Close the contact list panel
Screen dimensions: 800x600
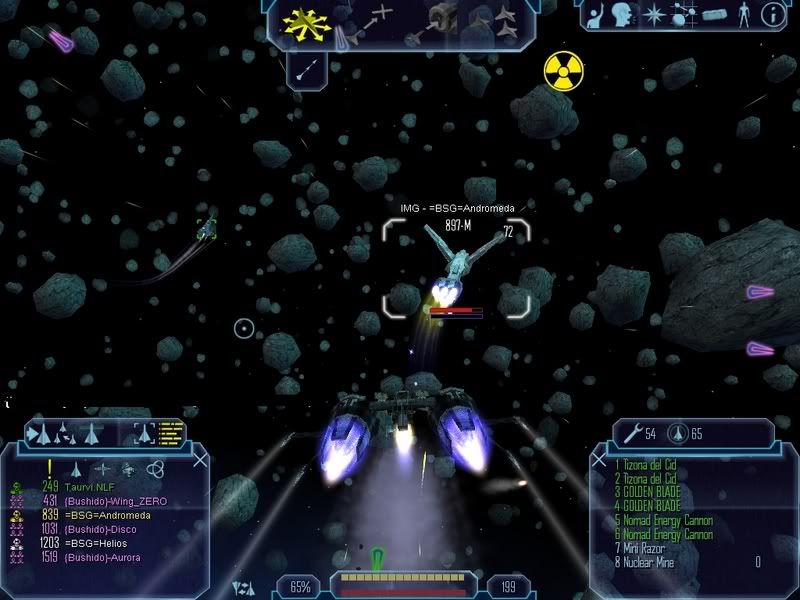click(x=200, y=459)
